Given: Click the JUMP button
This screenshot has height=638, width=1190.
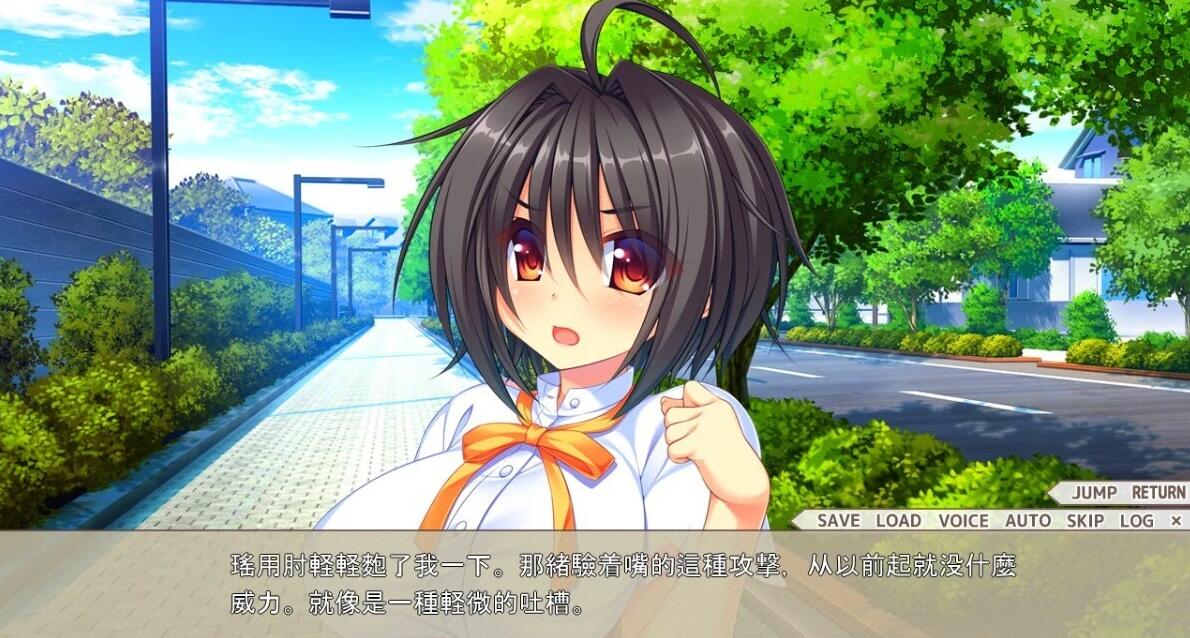Looking at the screenshot, I should coord(1094,492).
